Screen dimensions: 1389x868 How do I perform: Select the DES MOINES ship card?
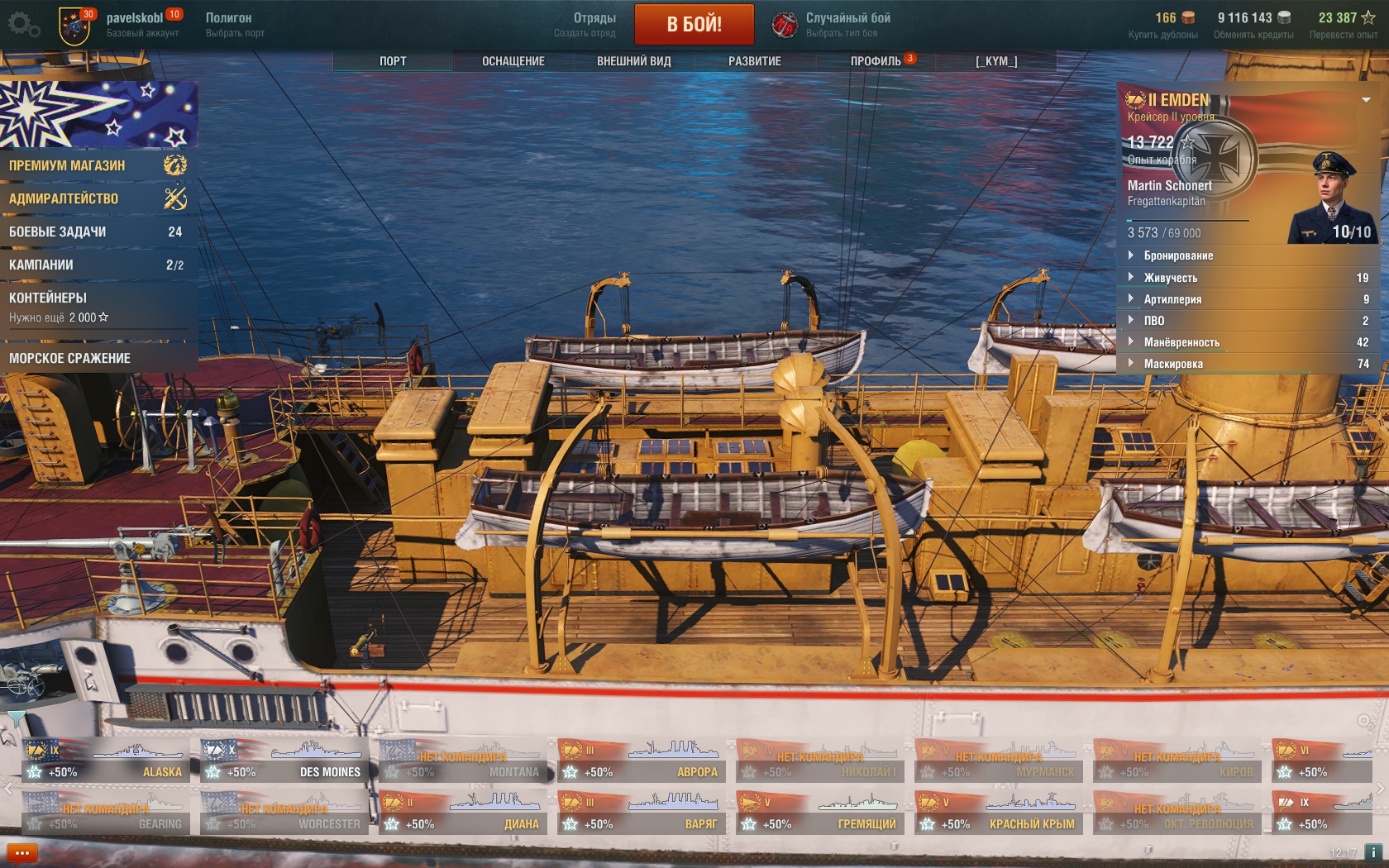point(284,761)
